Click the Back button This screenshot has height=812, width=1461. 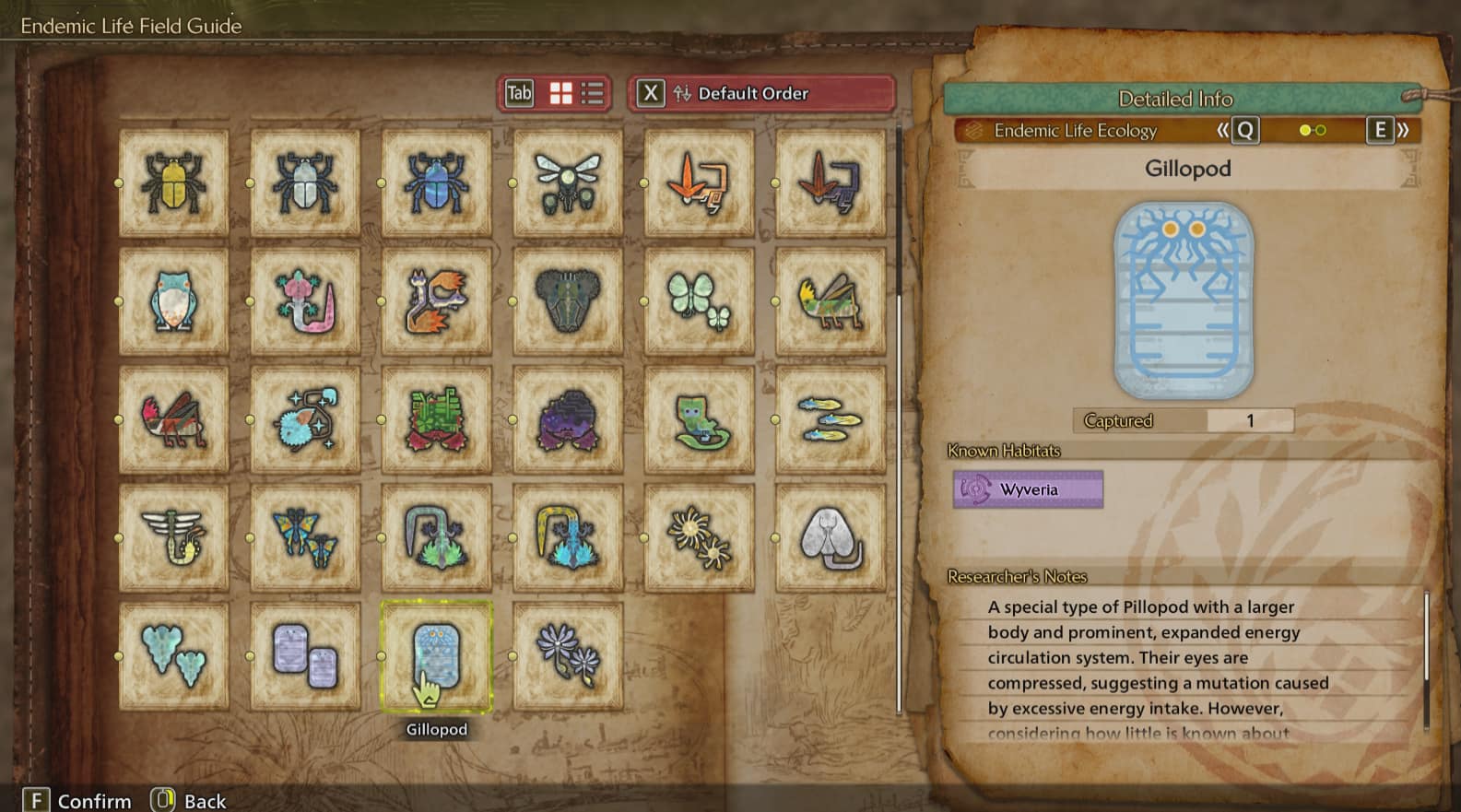[x=189, y=799]
